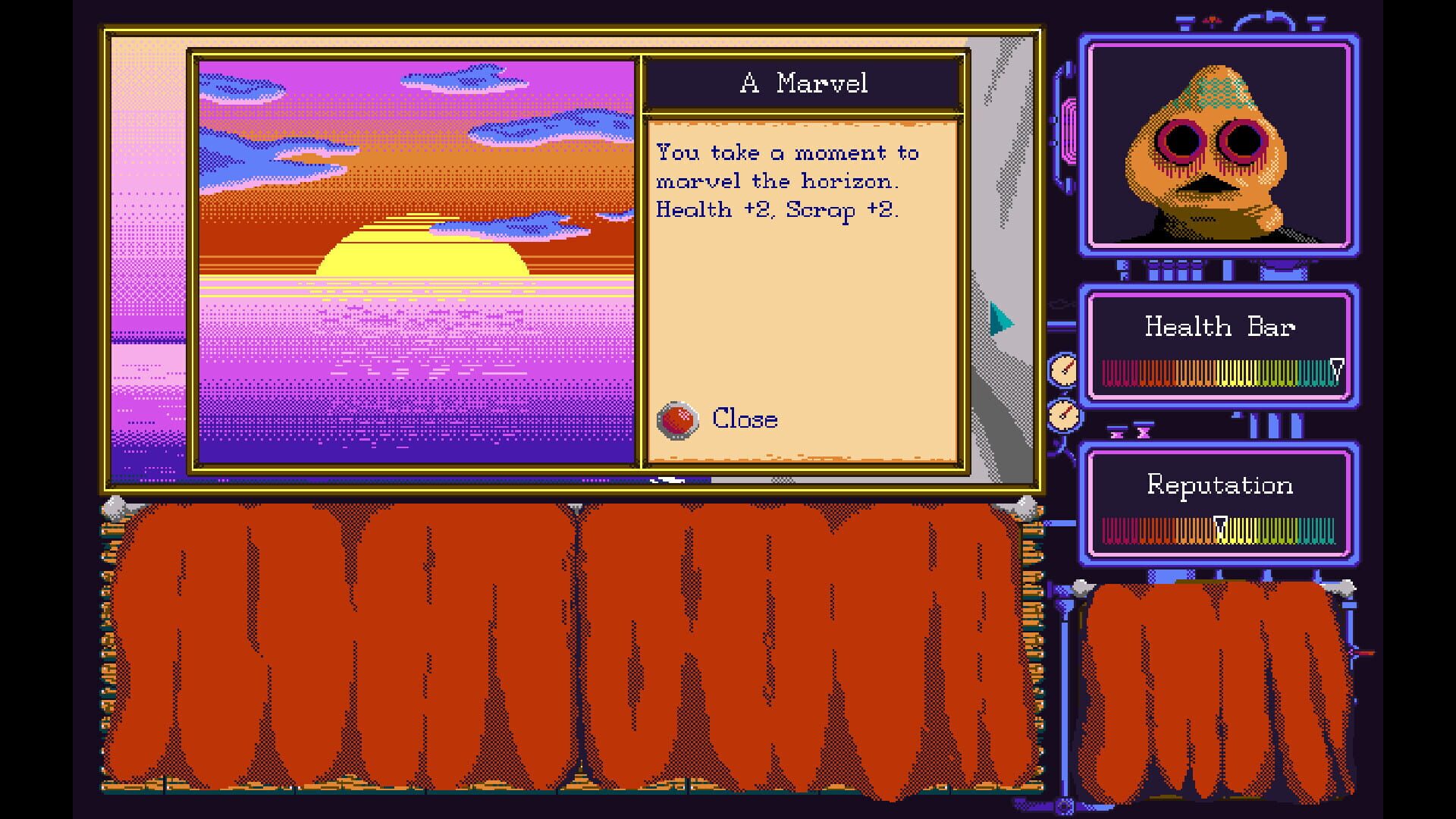Image resolution: width=1456 pixels, height=819 pixels.
Task: Click the Health Bar panel header
Action: tap(1219, 326)
